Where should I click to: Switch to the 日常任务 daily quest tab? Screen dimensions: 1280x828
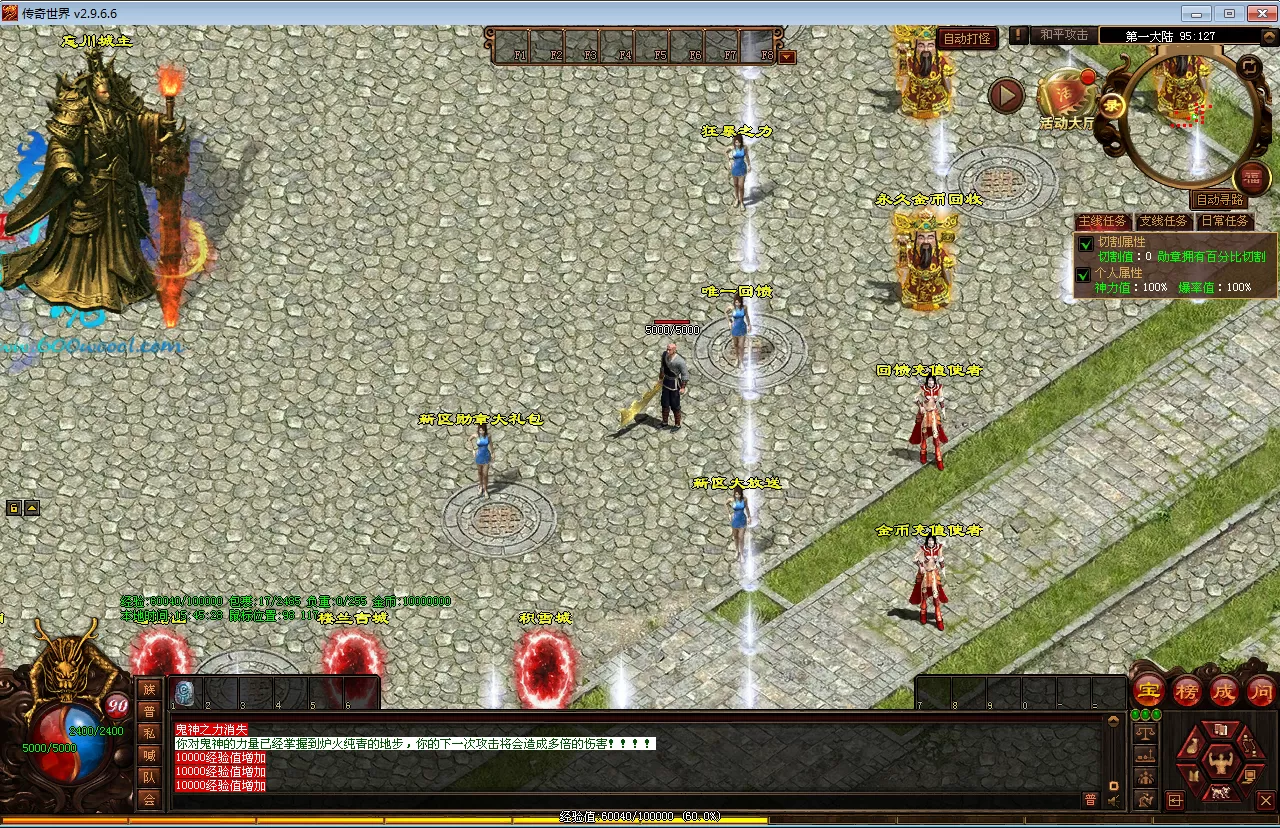tap(1224, 221)
